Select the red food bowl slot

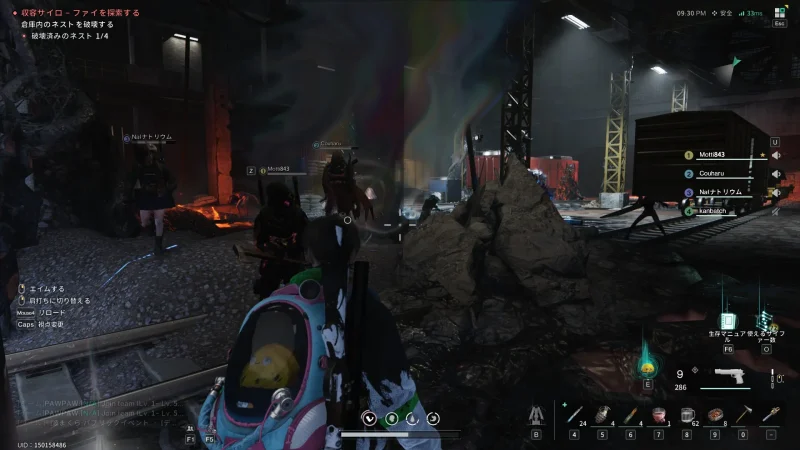click(x=659, y=413)
